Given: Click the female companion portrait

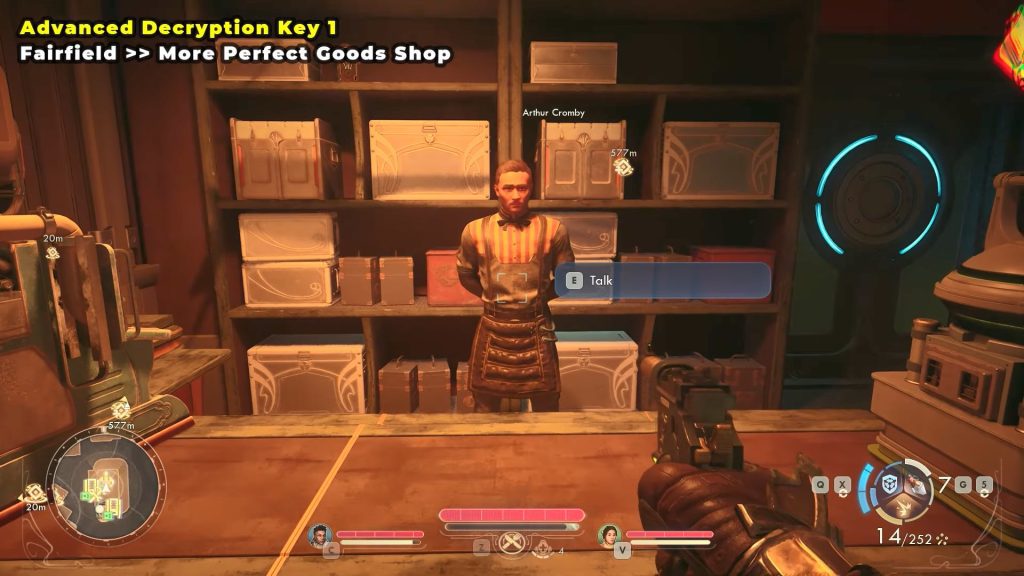Looking at the screenshot, I should click(610, 535).
